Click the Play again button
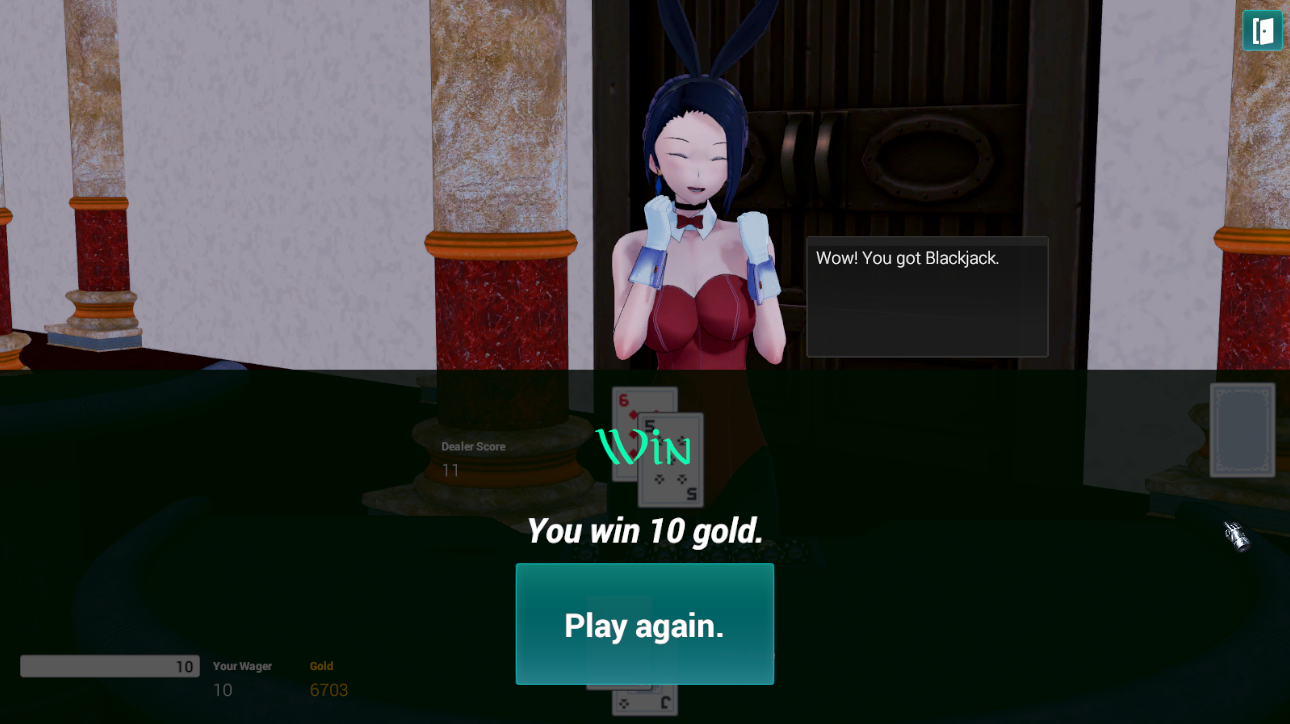1290x724 pixels. (x=644, y=624)
